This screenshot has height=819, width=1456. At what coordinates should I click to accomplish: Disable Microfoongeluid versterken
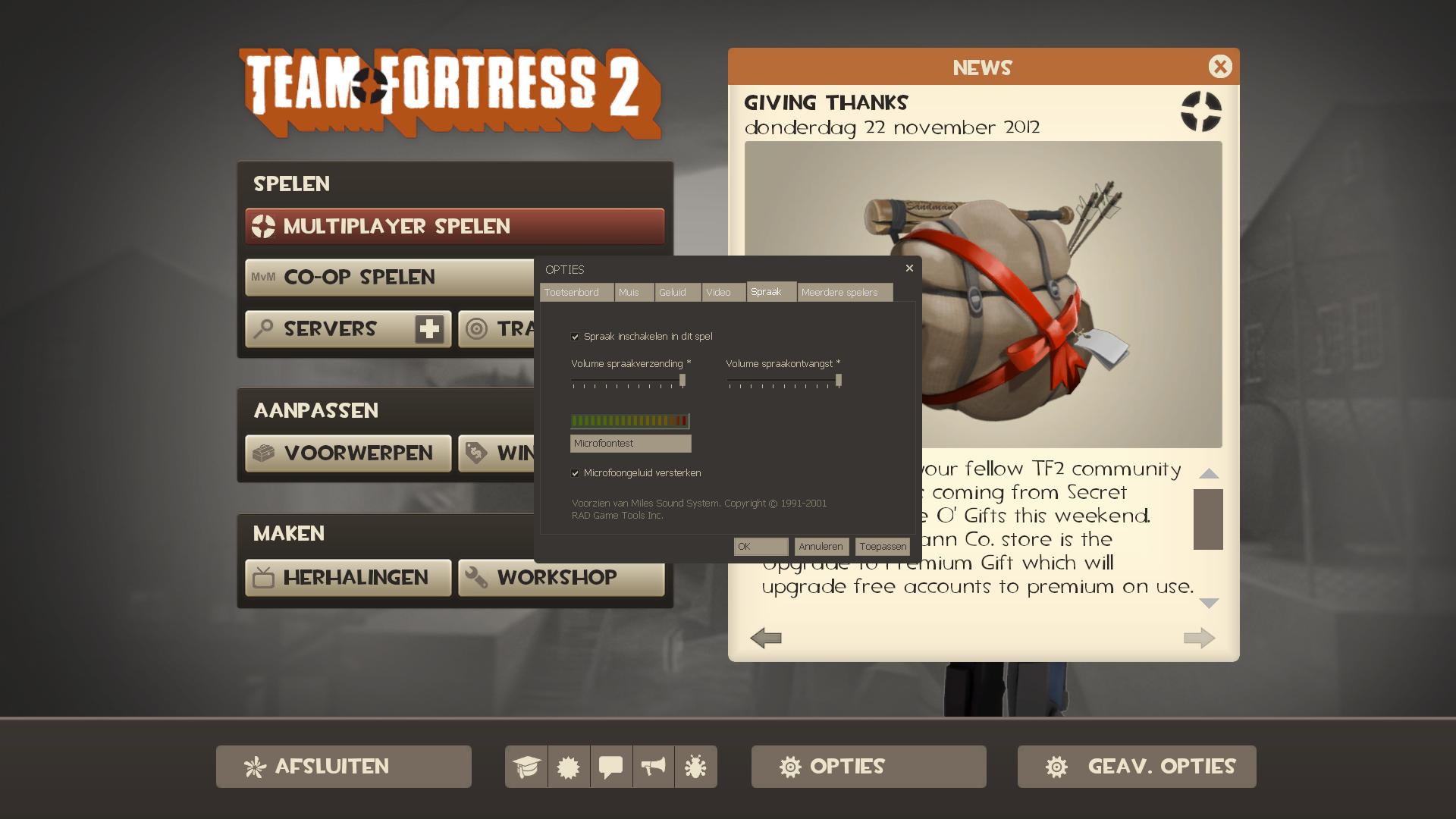click(x=576, y=472)
